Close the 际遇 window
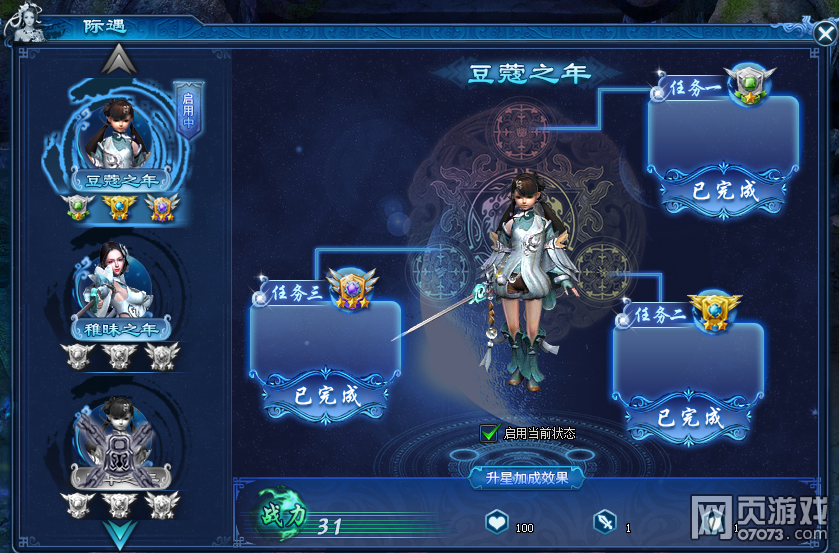The height and width of the screenshot is (553, 839). (825, 33)
